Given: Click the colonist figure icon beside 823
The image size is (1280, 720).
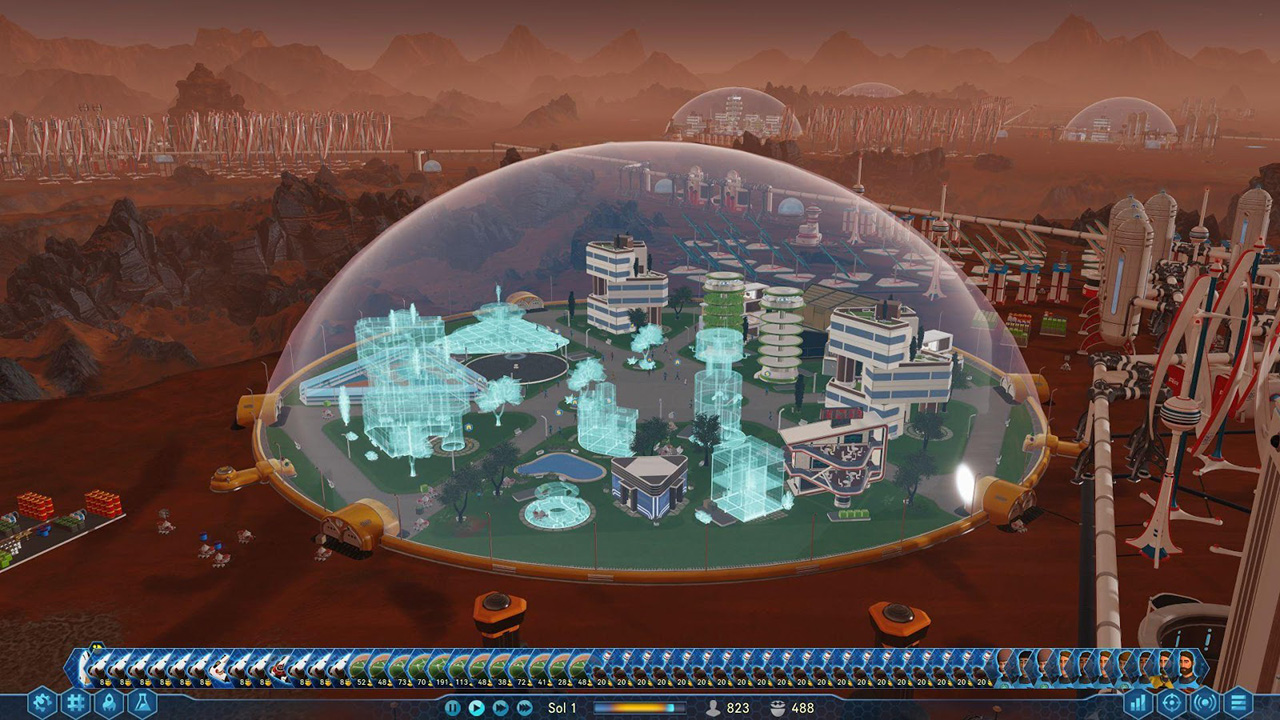Looking at the screenshot, I should [x=712, y=708].
